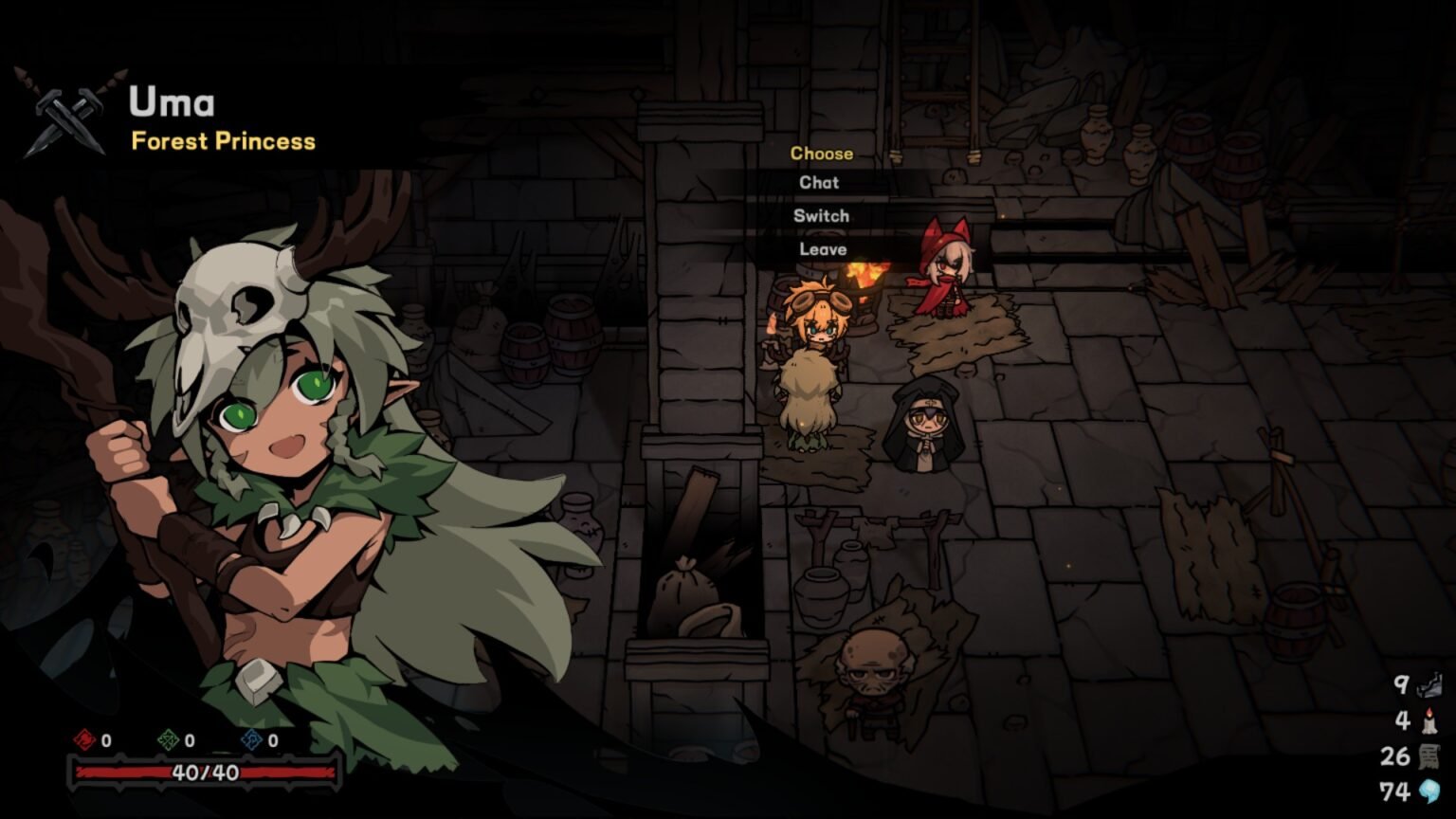Select the red damage stat icon
Image resolution: width=1456 pixels, height=819 pixels.
pyautogui.click(x=85, y=742)
